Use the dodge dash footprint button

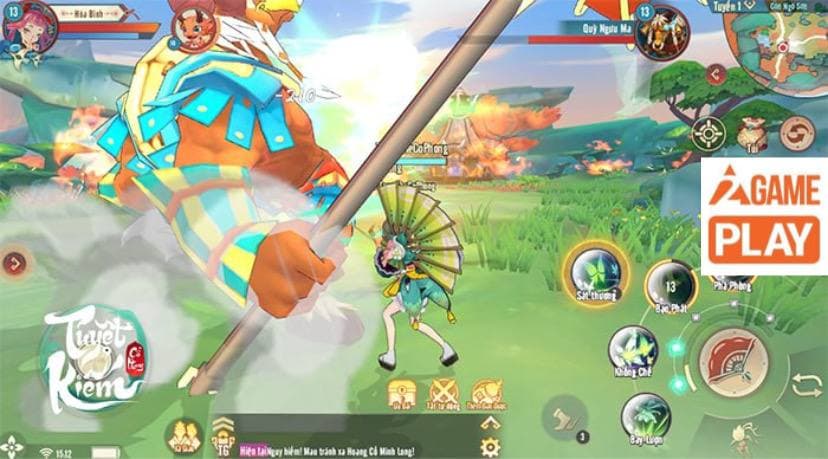pos(567,415)
